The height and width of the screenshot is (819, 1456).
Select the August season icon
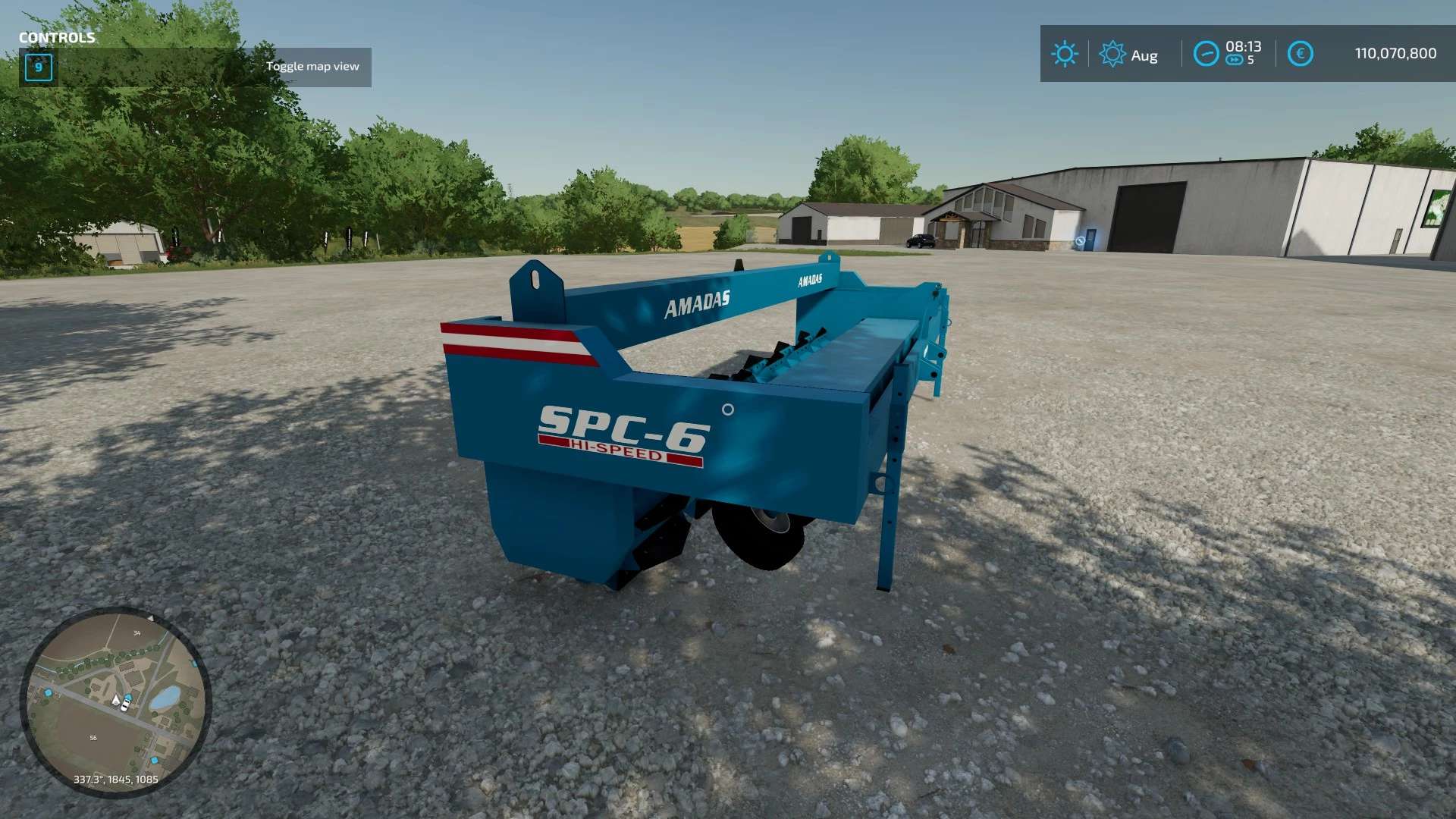coord(1112,54)
